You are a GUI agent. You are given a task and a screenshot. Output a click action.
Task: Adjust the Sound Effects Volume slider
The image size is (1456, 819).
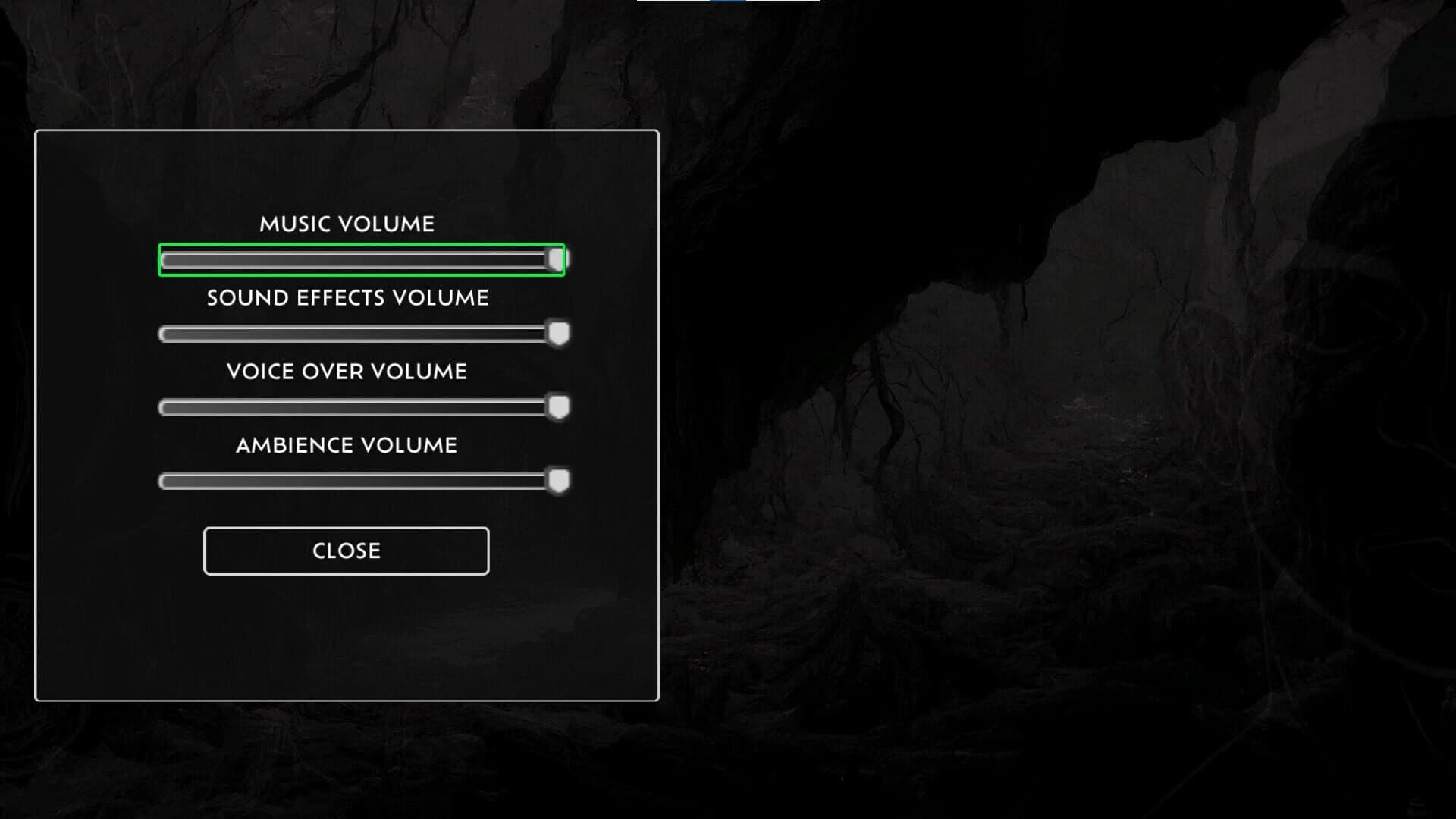click(362, 332)
